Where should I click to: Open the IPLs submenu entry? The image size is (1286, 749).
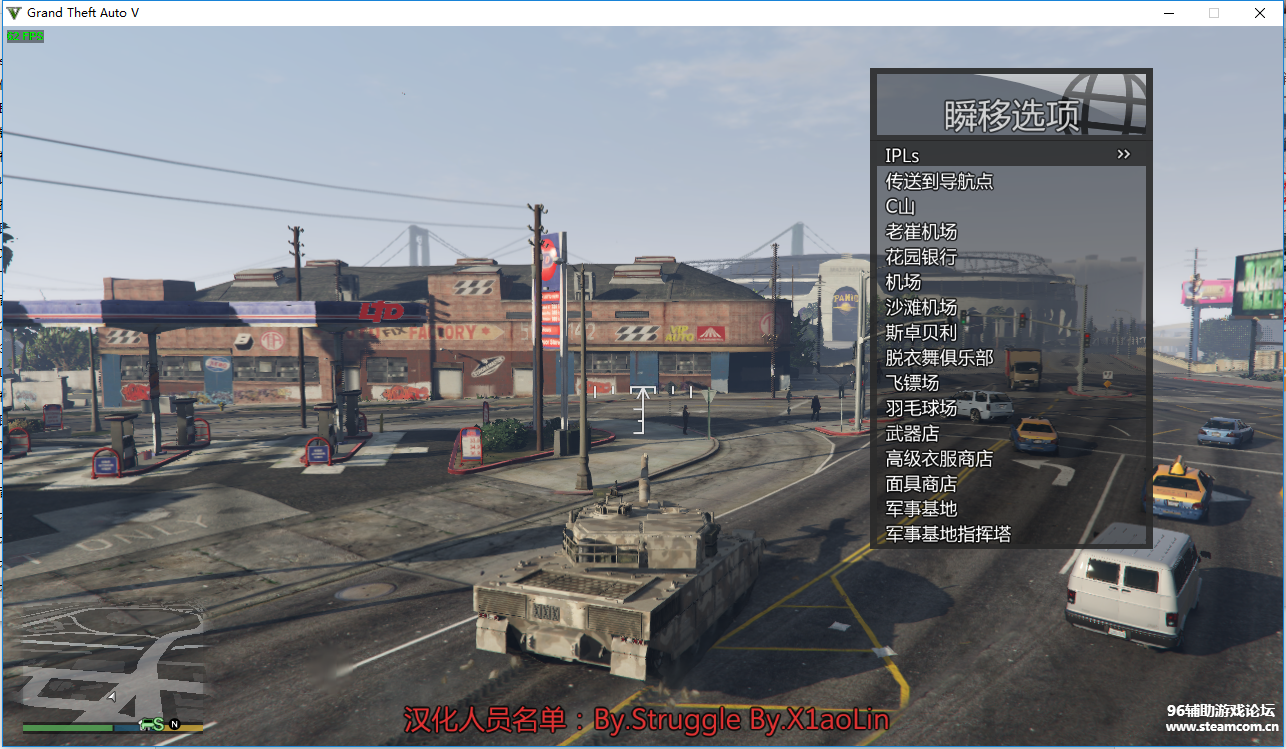tap(1010, 155)
